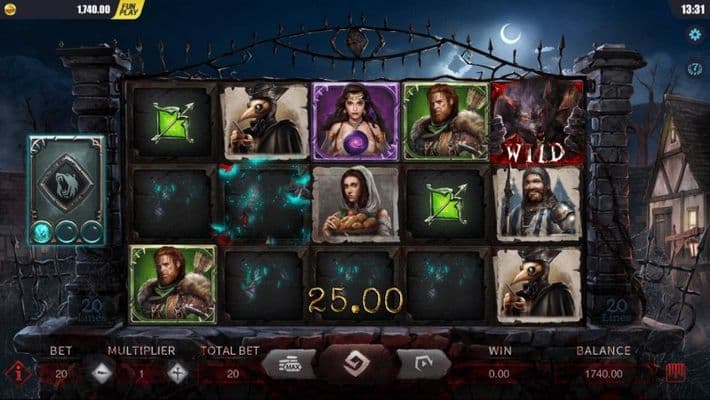This screenshot has height=400, width=710.
Task: Click the round badge icon below settings
Action: tap(694, 68)
